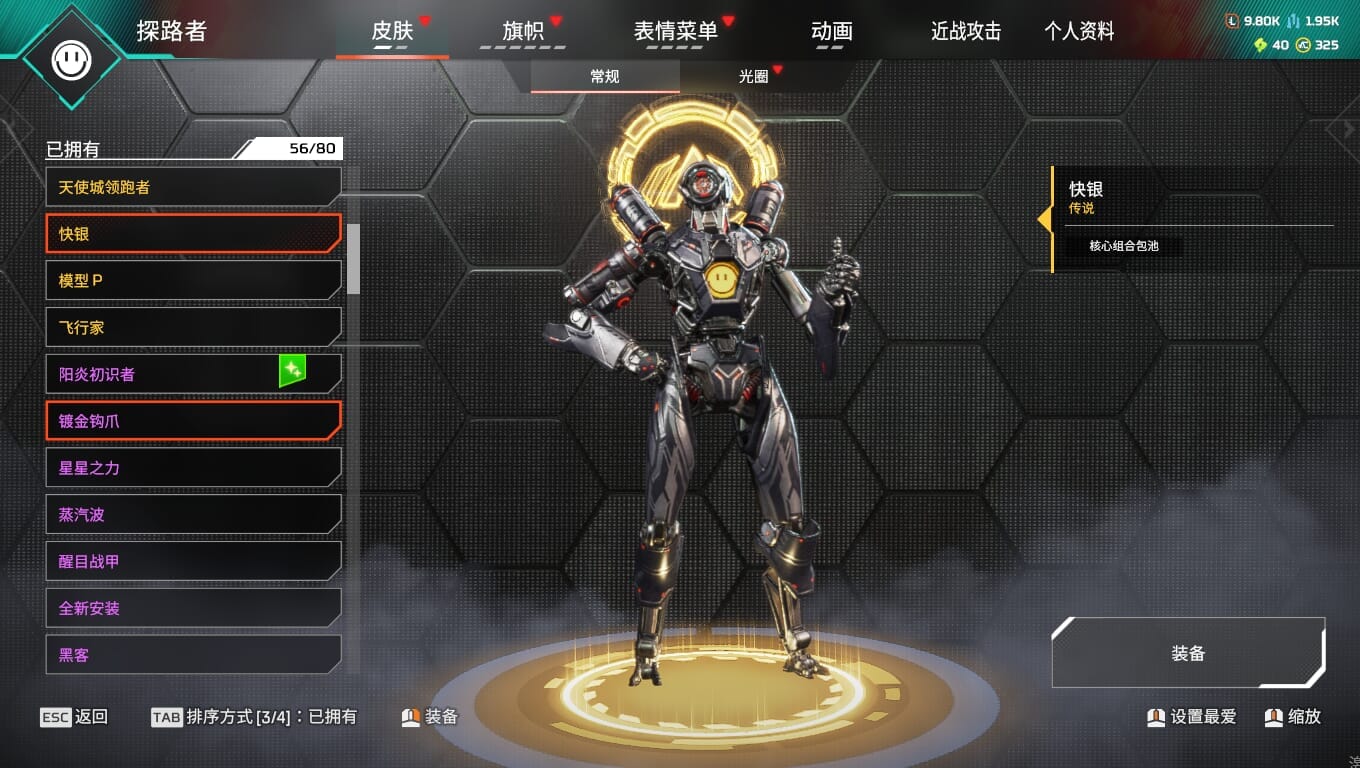Select the 蒸汽波 skin
This screenshot has width=1360, height=768.
(193, 515)
